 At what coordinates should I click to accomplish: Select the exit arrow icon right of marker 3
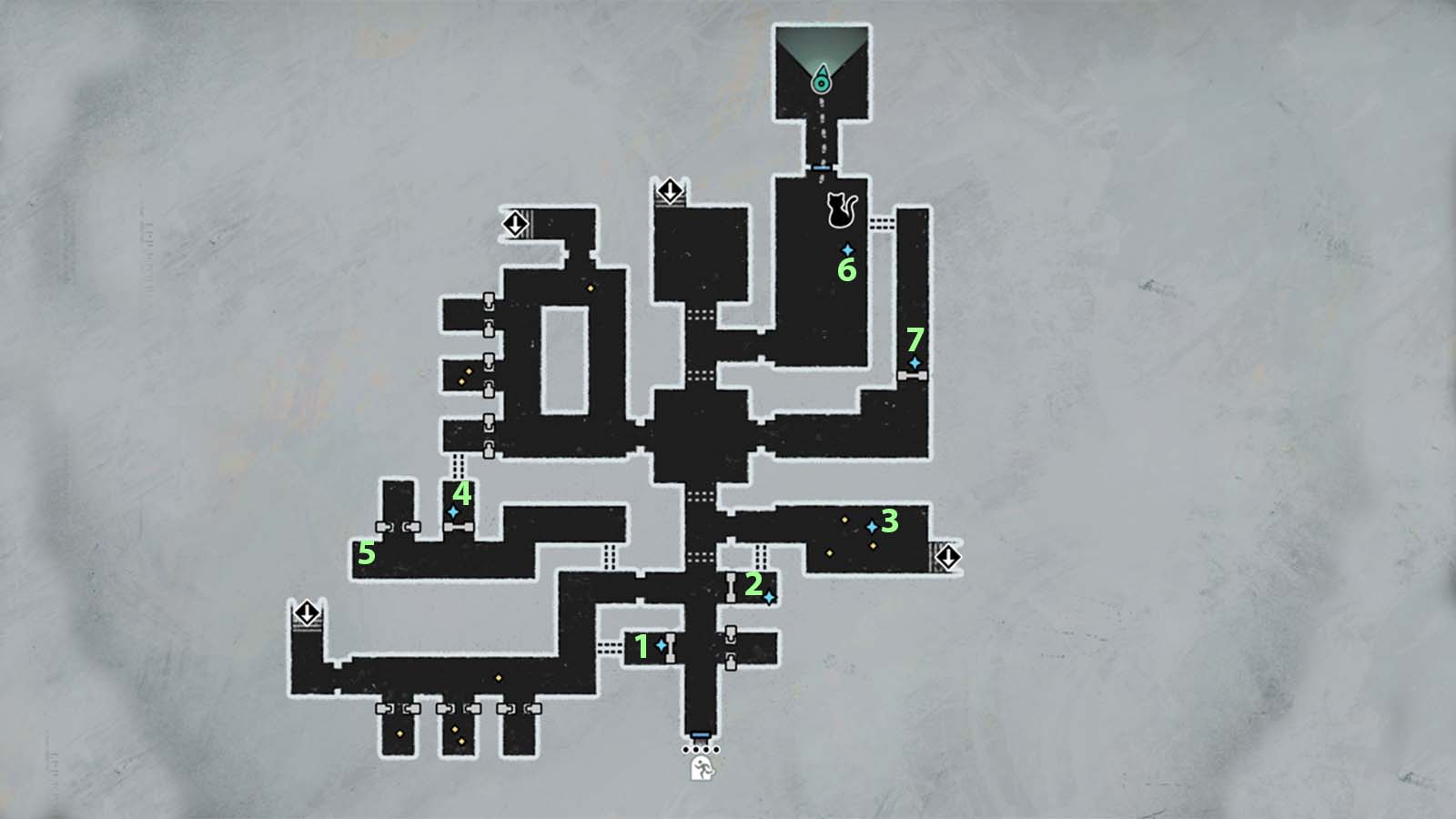(947, 557)
